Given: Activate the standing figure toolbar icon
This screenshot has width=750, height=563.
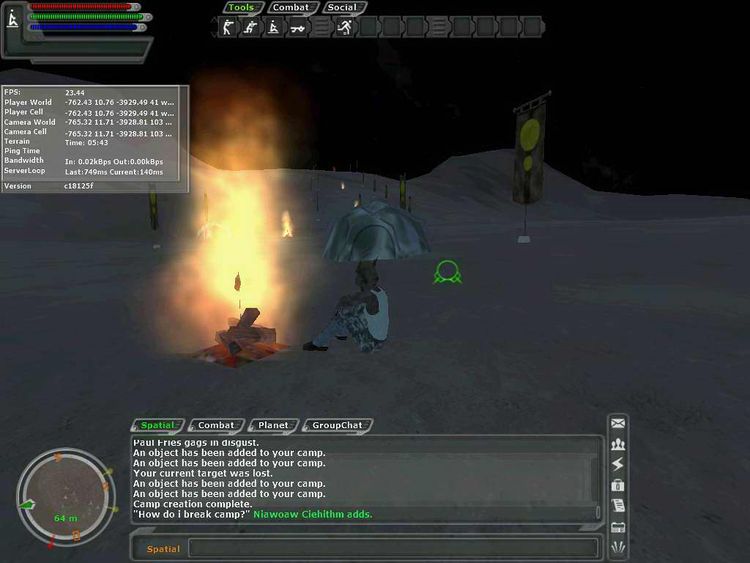Looking at the screenshot, I should coord(226,28).
